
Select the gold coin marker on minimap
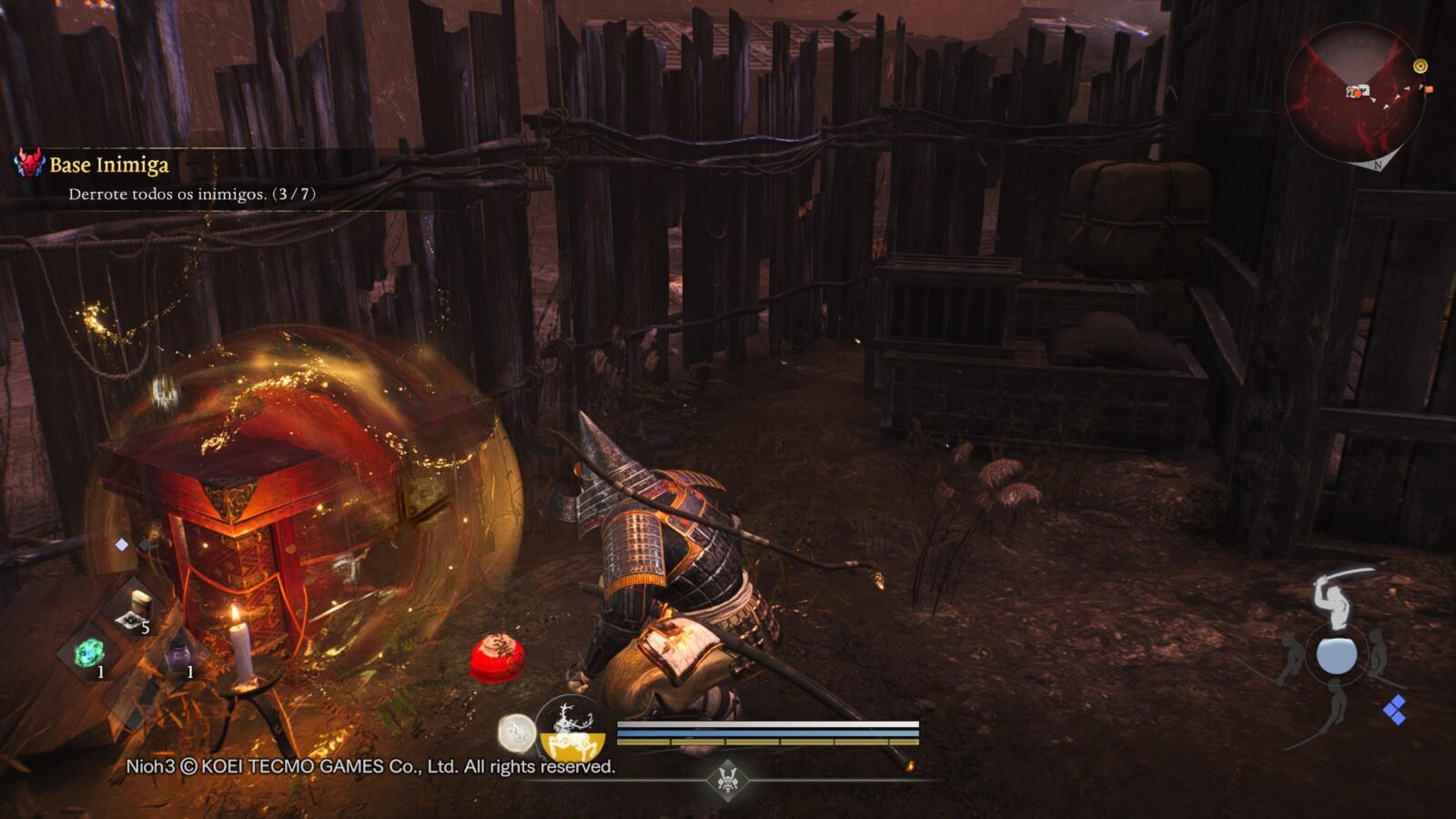1420,66
